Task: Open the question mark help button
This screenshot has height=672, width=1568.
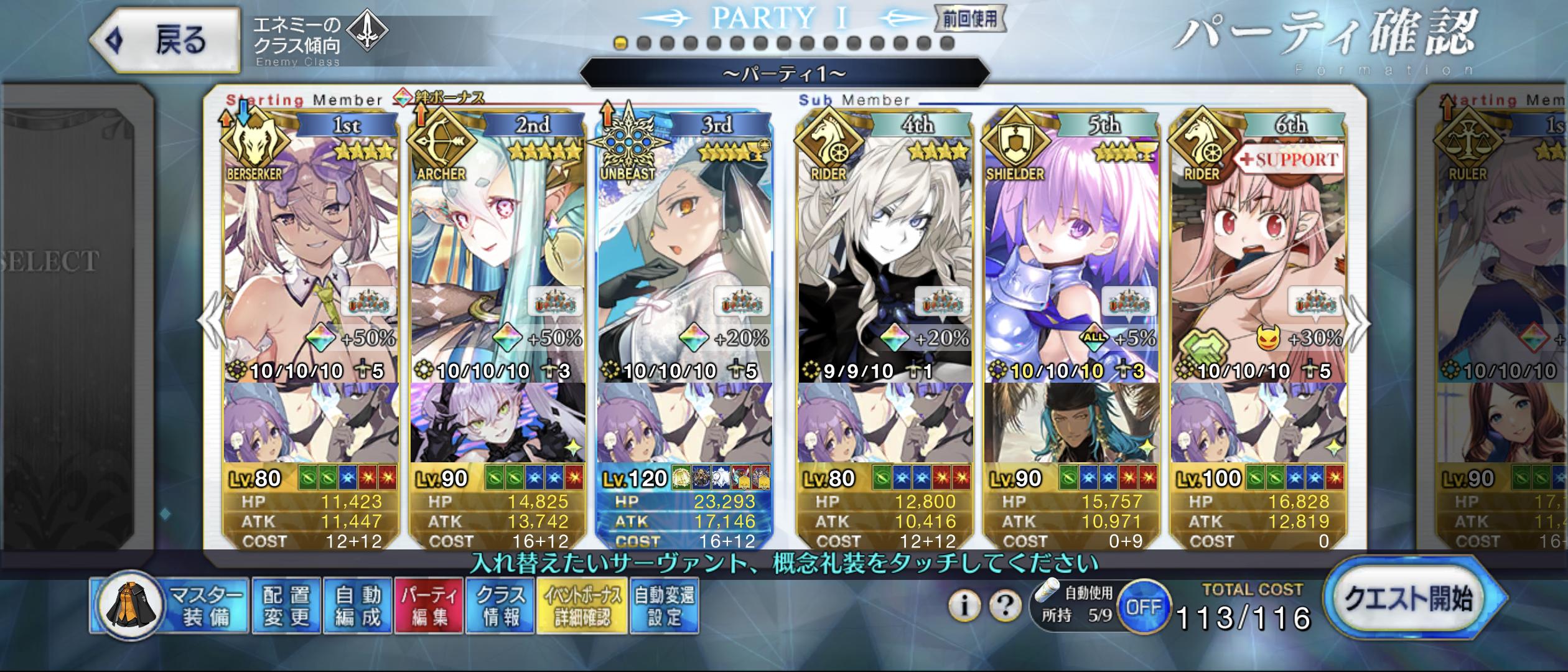Action: 1005,605
